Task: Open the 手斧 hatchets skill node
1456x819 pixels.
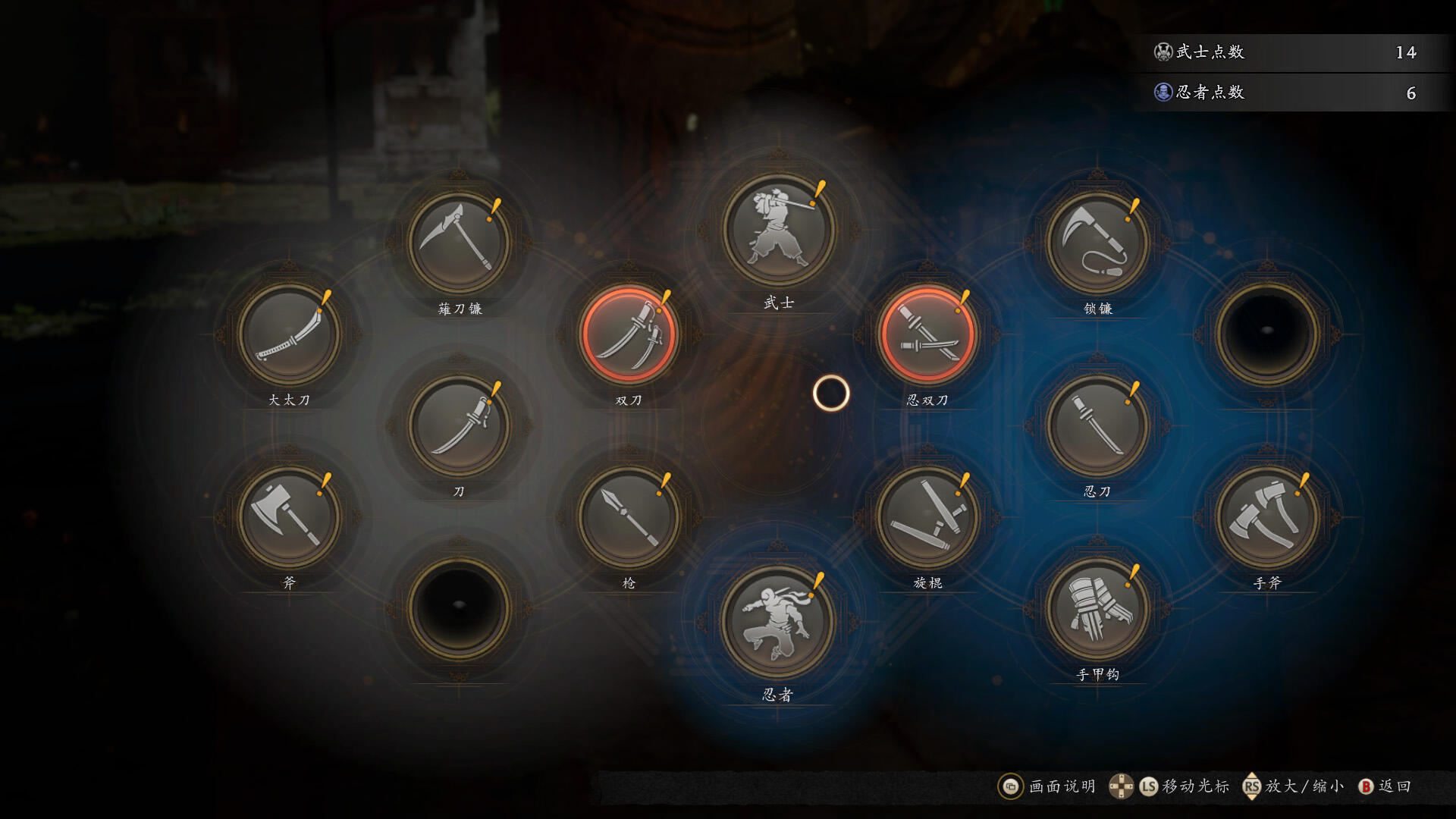Action: (1266, 517)
